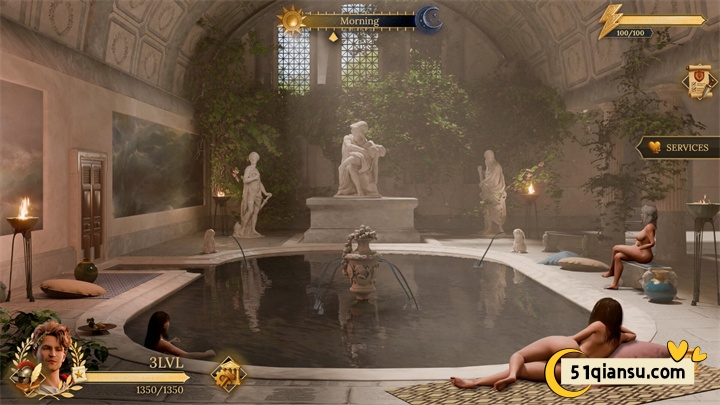Open the quest scroll journal icon
Image resolution: width=720 pixels, height=405 pixels.
698,81
